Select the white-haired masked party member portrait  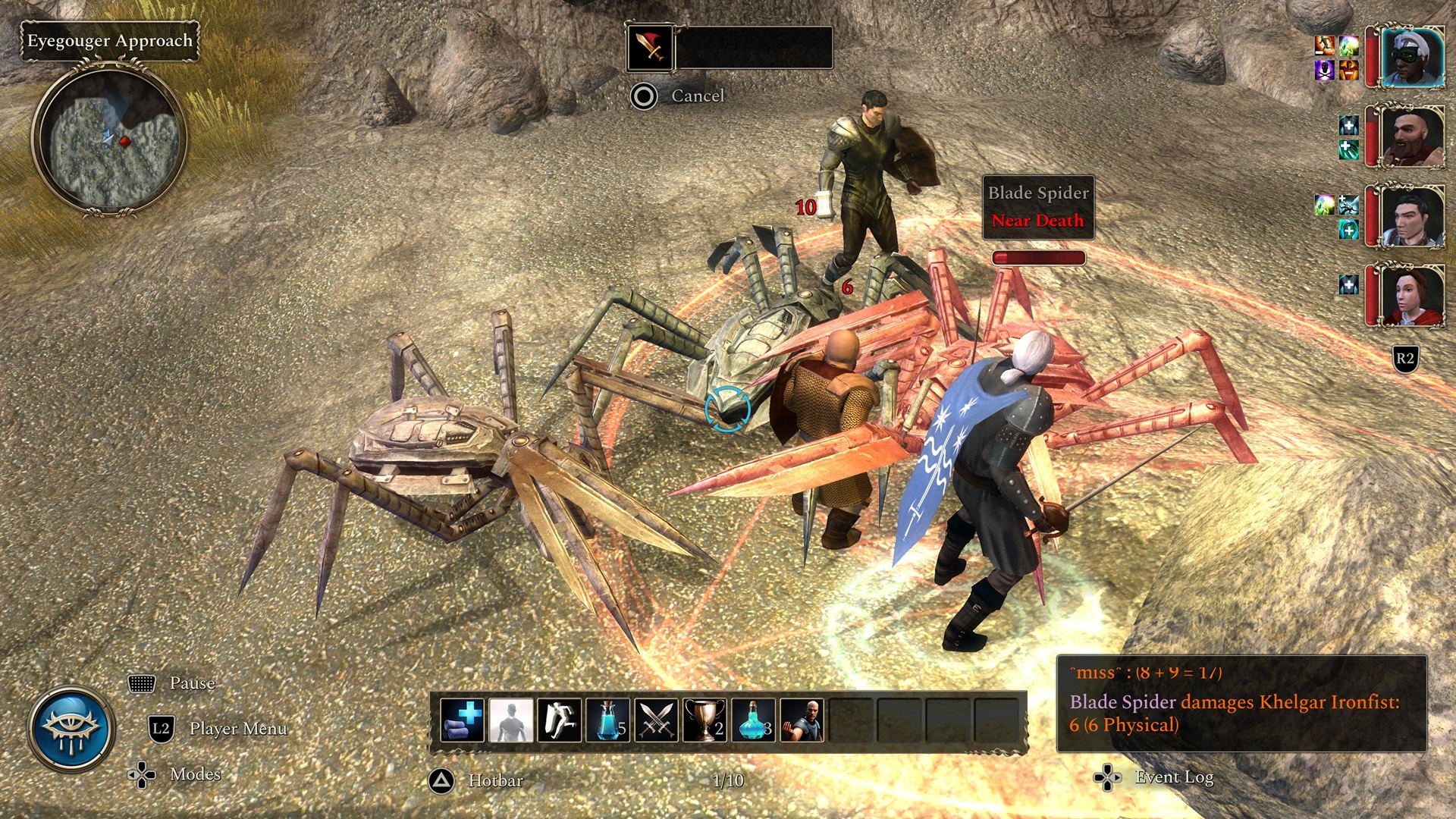point(1411,57)
